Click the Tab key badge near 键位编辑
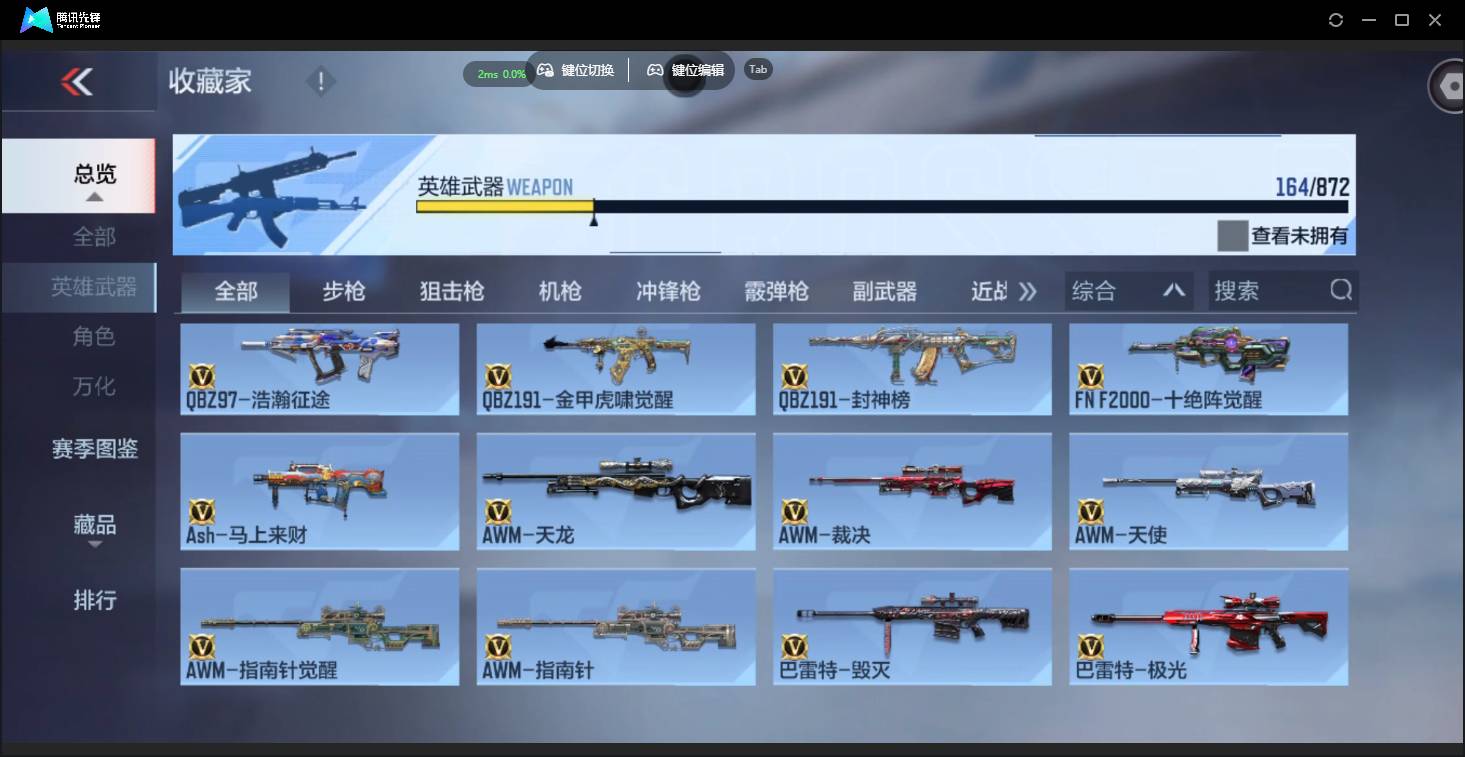 (x=757, y=69)
